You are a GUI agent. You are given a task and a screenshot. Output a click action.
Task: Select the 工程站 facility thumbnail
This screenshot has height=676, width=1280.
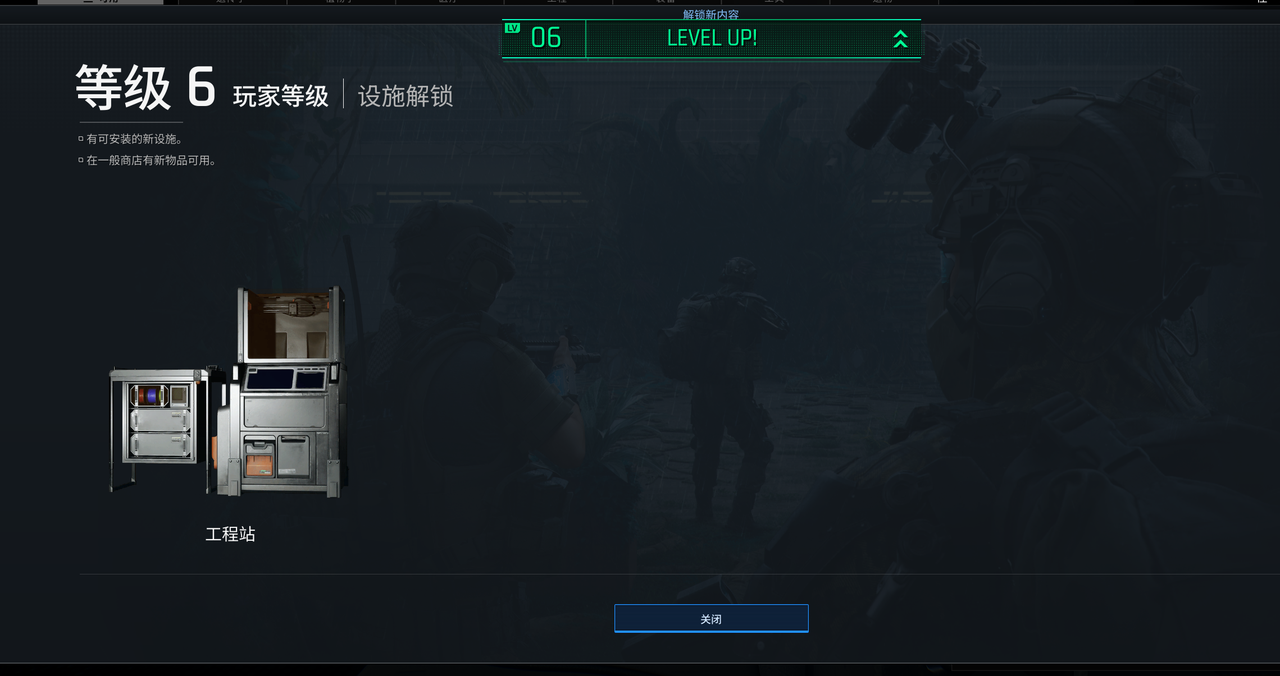pyautogui.click(x=229, y=393)
